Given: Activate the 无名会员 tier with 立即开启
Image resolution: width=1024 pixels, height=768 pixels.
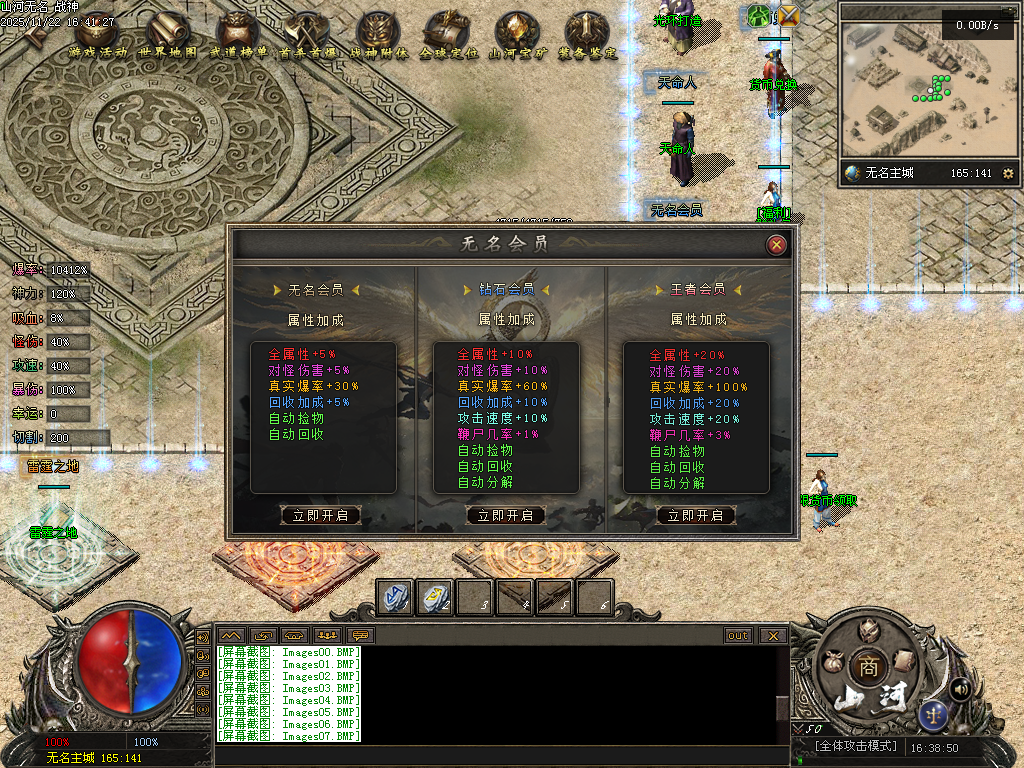Looking at the screenshot, I should click(x=320, y=516).
